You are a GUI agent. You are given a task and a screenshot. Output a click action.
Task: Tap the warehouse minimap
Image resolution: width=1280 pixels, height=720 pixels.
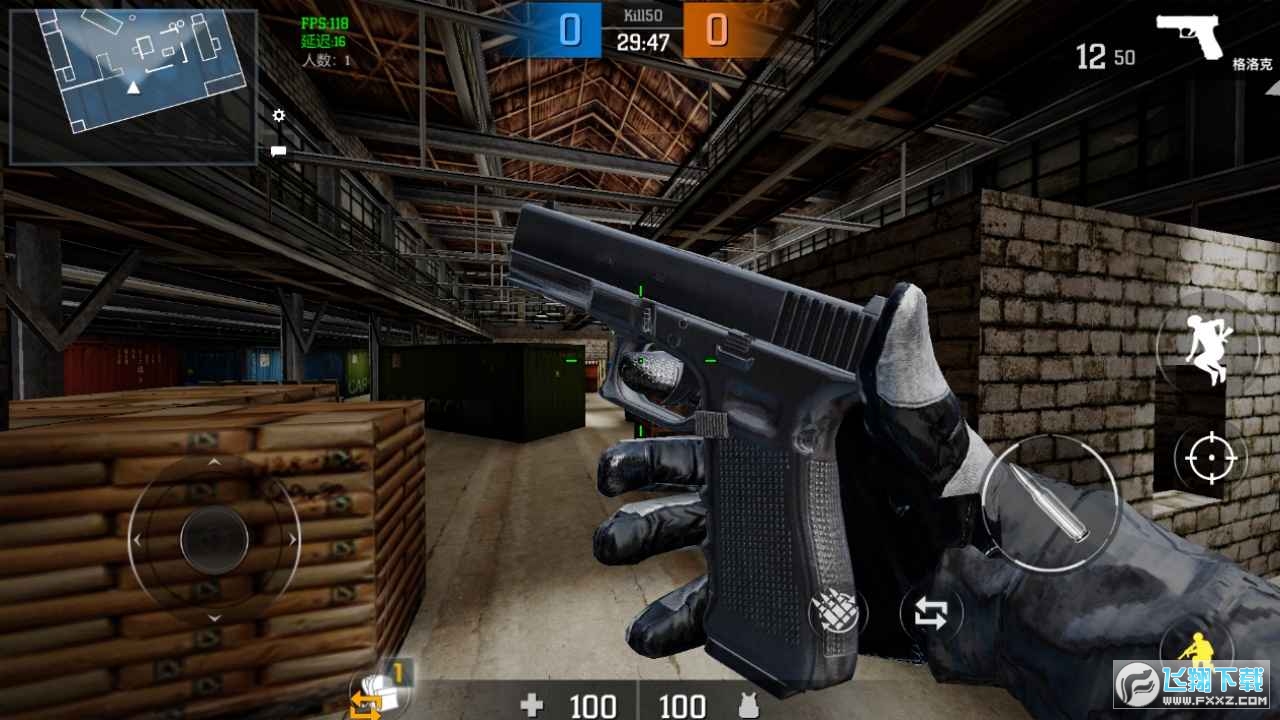point(133,87)
